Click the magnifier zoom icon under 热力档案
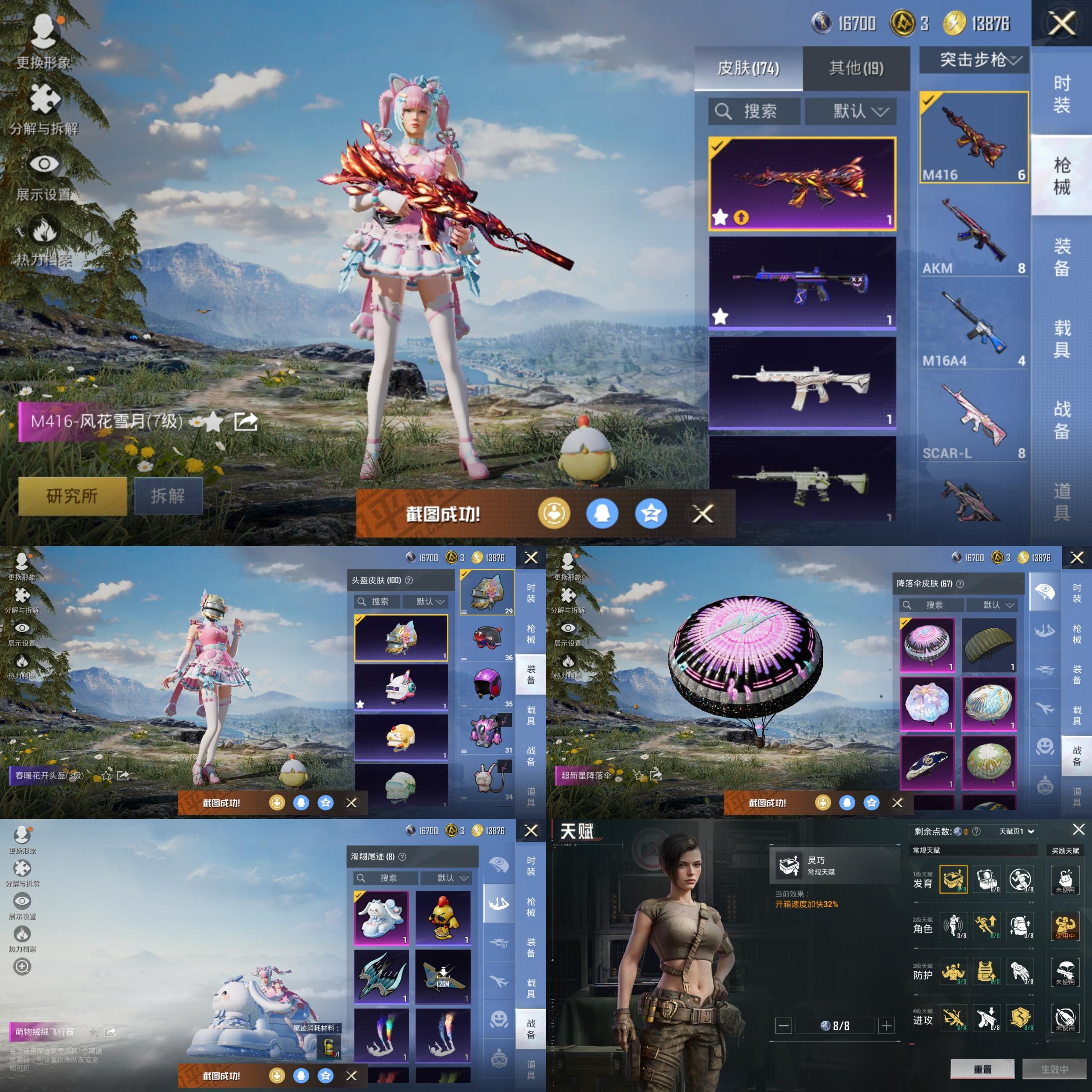 [22, 967]
